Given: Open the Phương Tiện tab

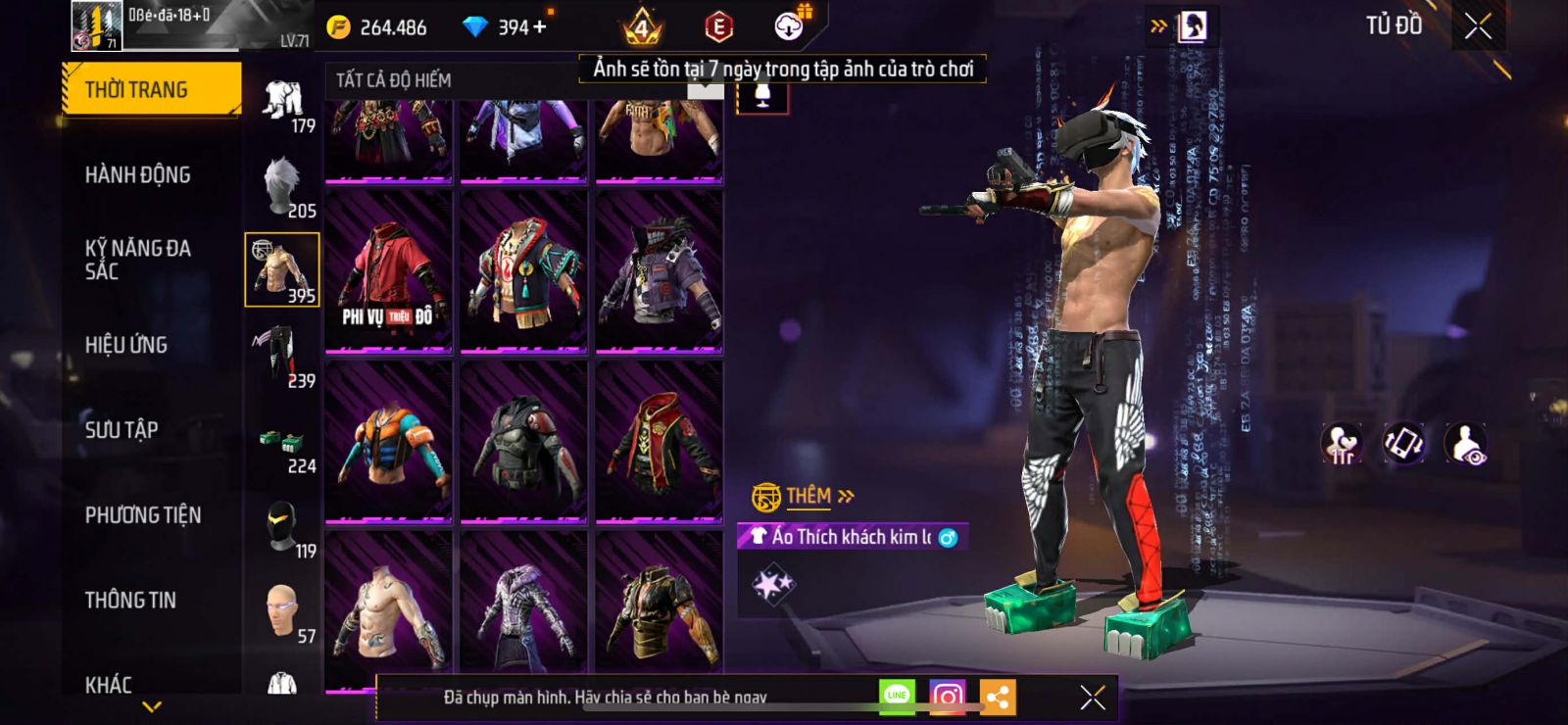Looking at the screenshot, I should coord(142,515).
